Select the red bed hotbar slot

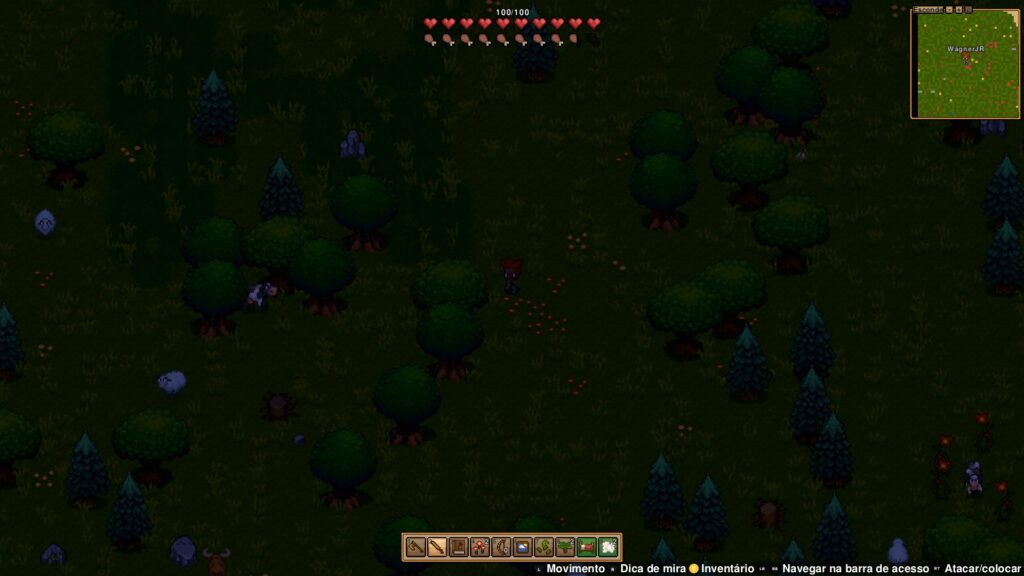point(587,547)
